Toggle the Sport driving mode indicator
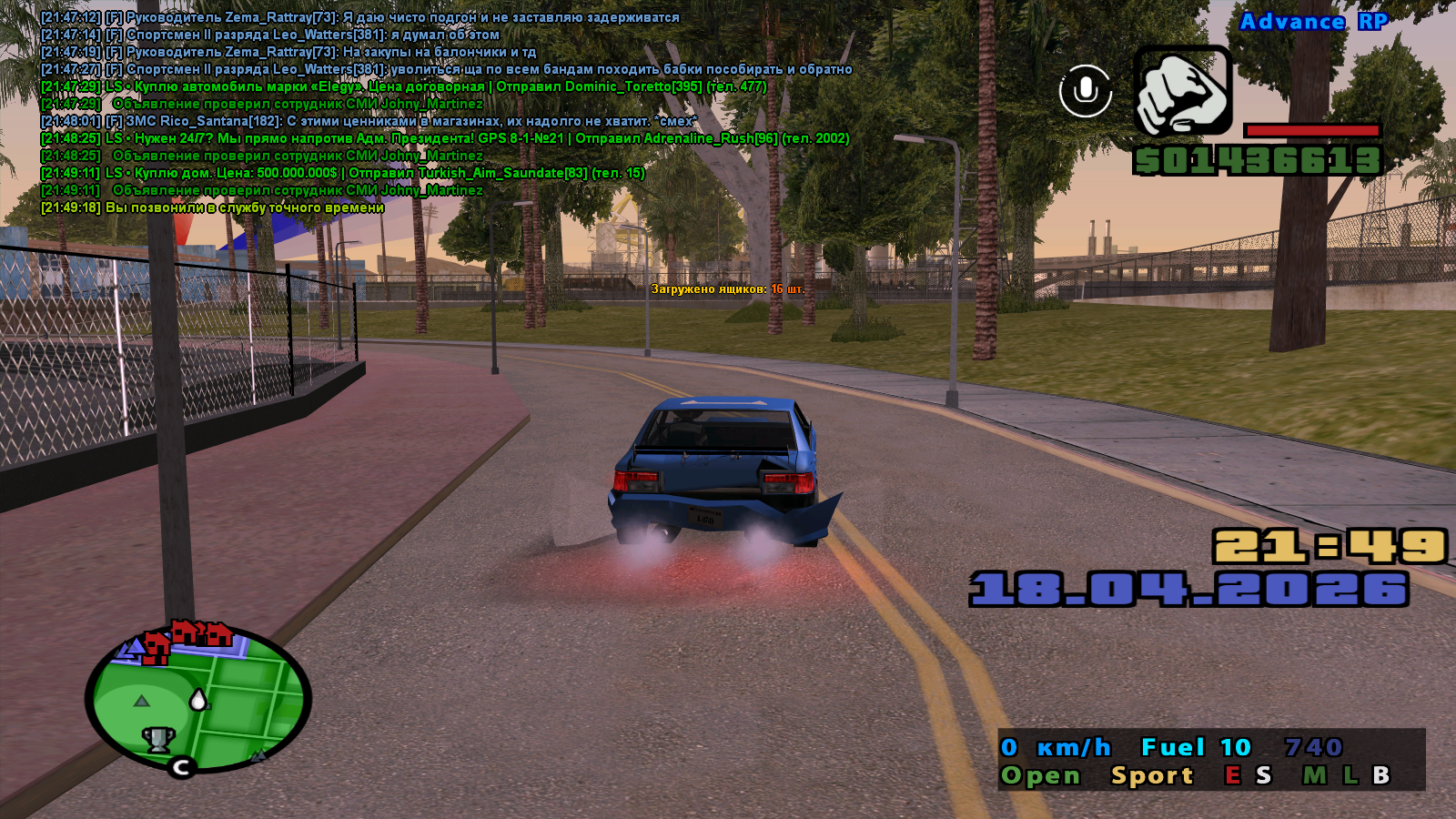 pos(1151,775)
